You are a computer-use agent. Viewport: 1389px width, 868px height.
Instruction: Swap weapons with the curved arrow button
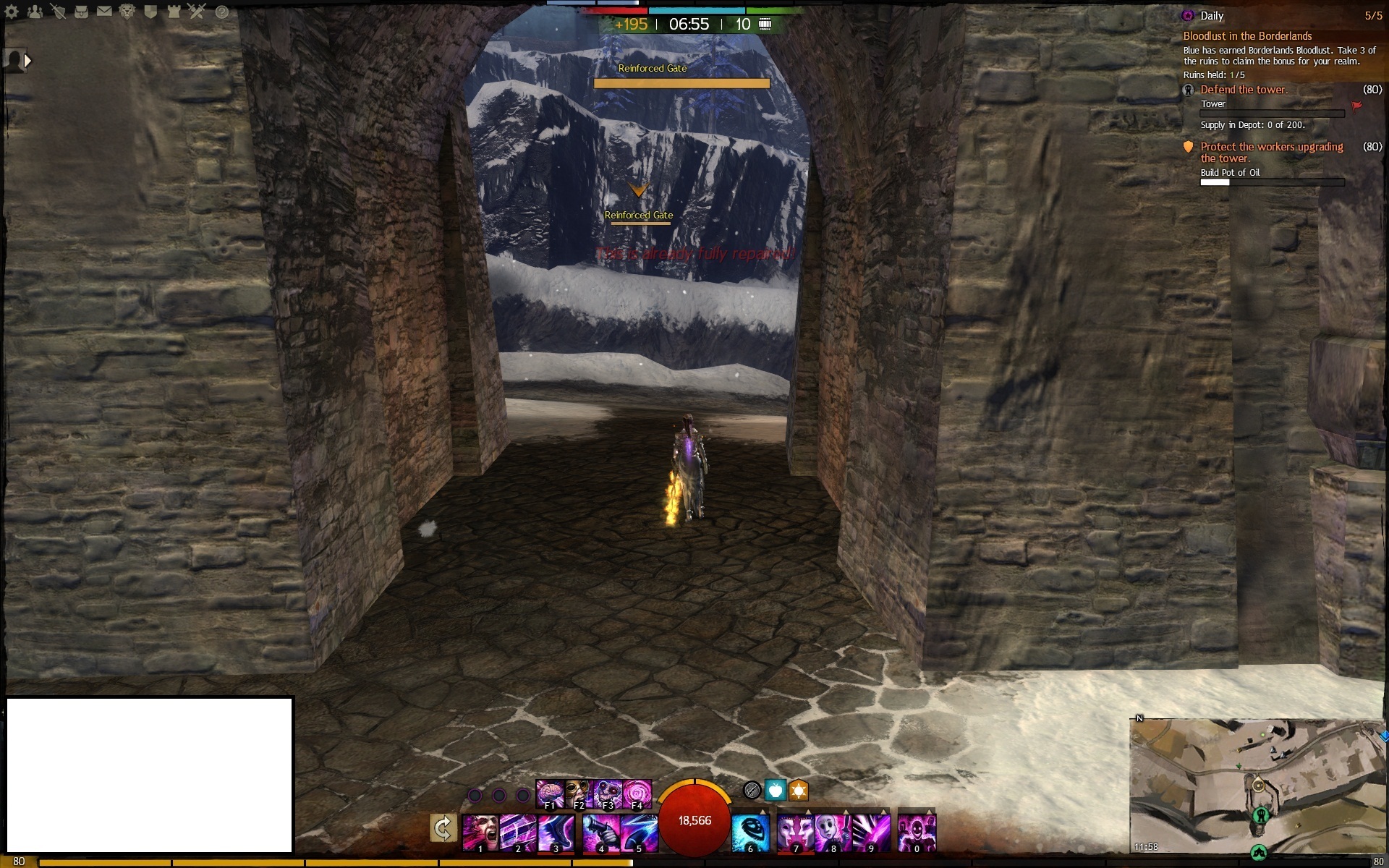[442, 829]
